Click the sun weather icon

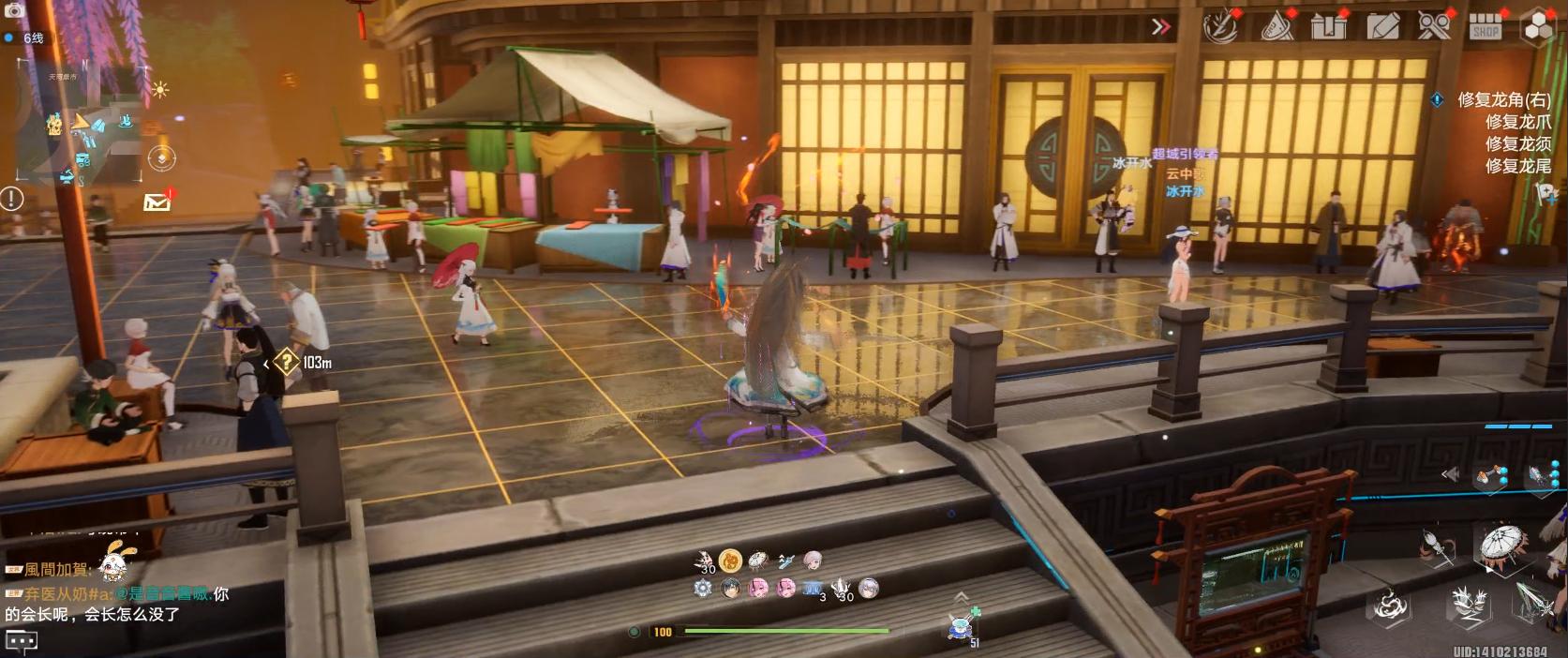click(160, 90)
